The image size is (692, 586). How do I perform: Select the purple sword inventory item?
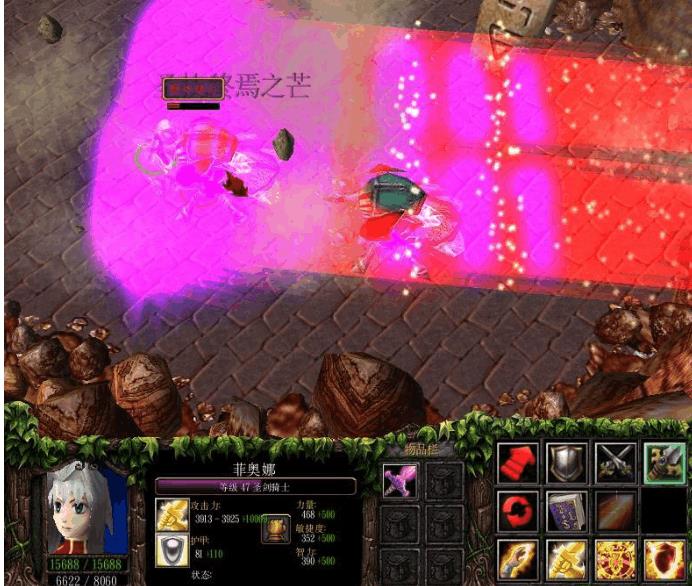point(397,482)
